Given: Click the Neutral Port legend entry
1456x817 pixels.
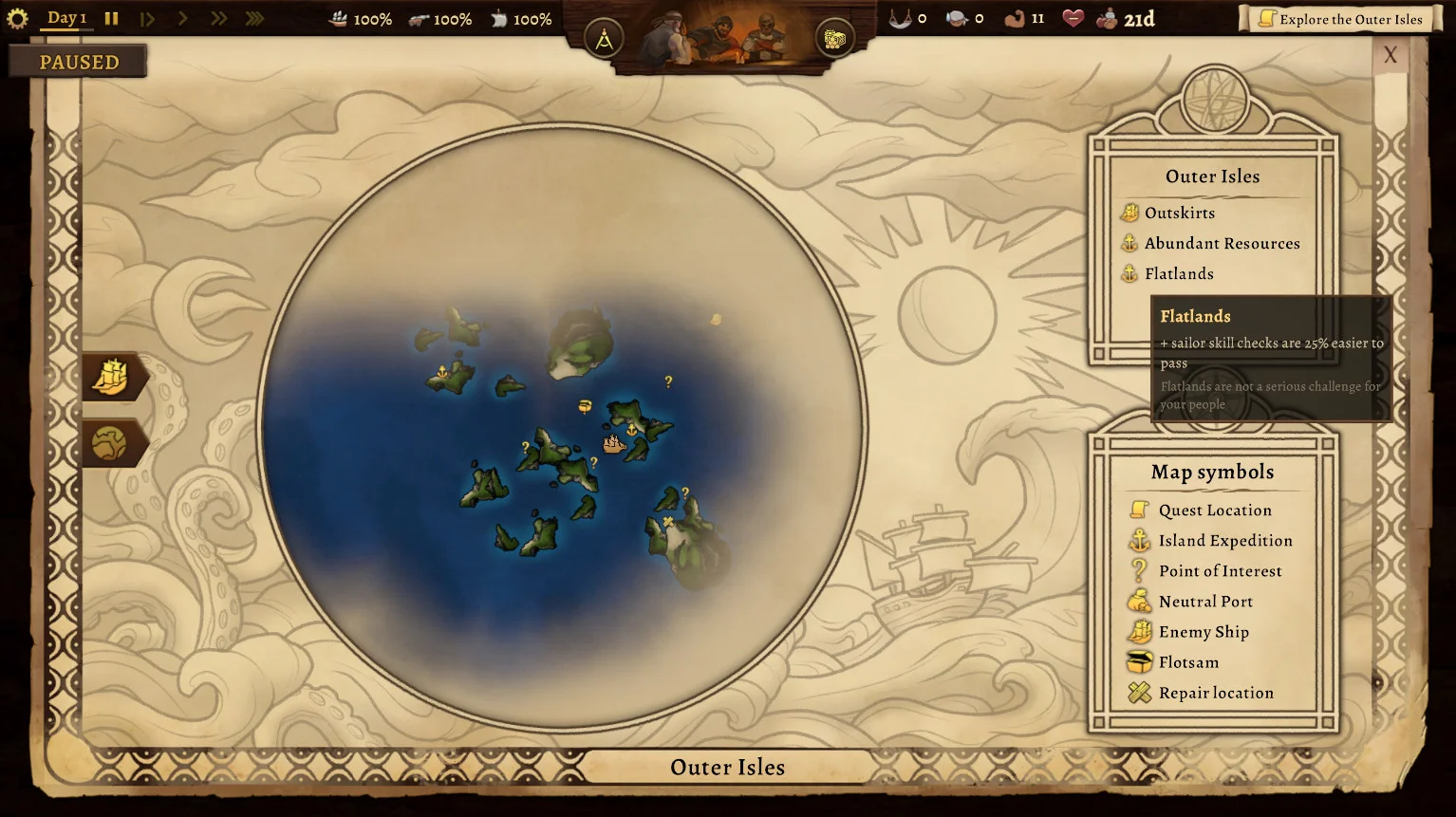Looking at the screenshot, I should [x=1204, y=602].
